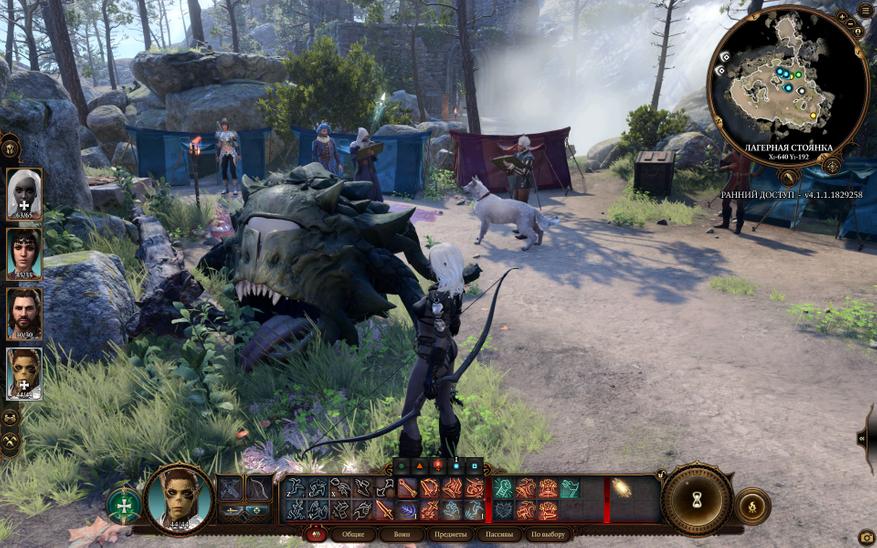Switch hotbar to the Бонн tab
877x548 pixels.
click(x=402, y=535)
